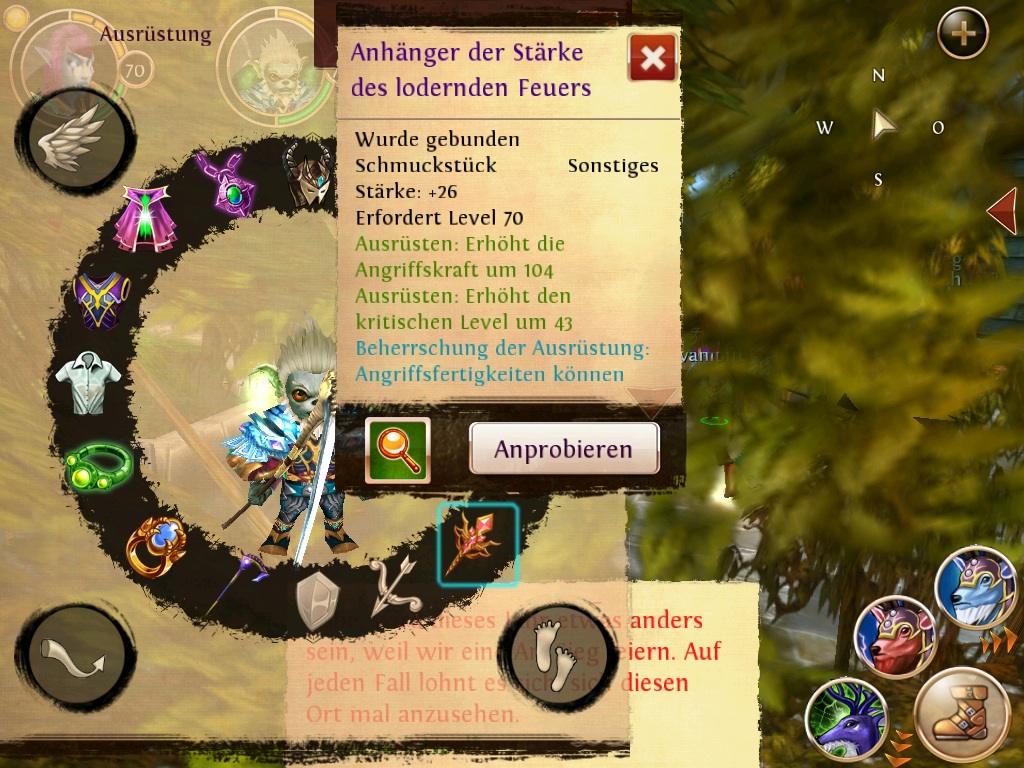Screen dimensions: 1024x768
Task: Tap the Anprobieren button
Action: point(564,448)
